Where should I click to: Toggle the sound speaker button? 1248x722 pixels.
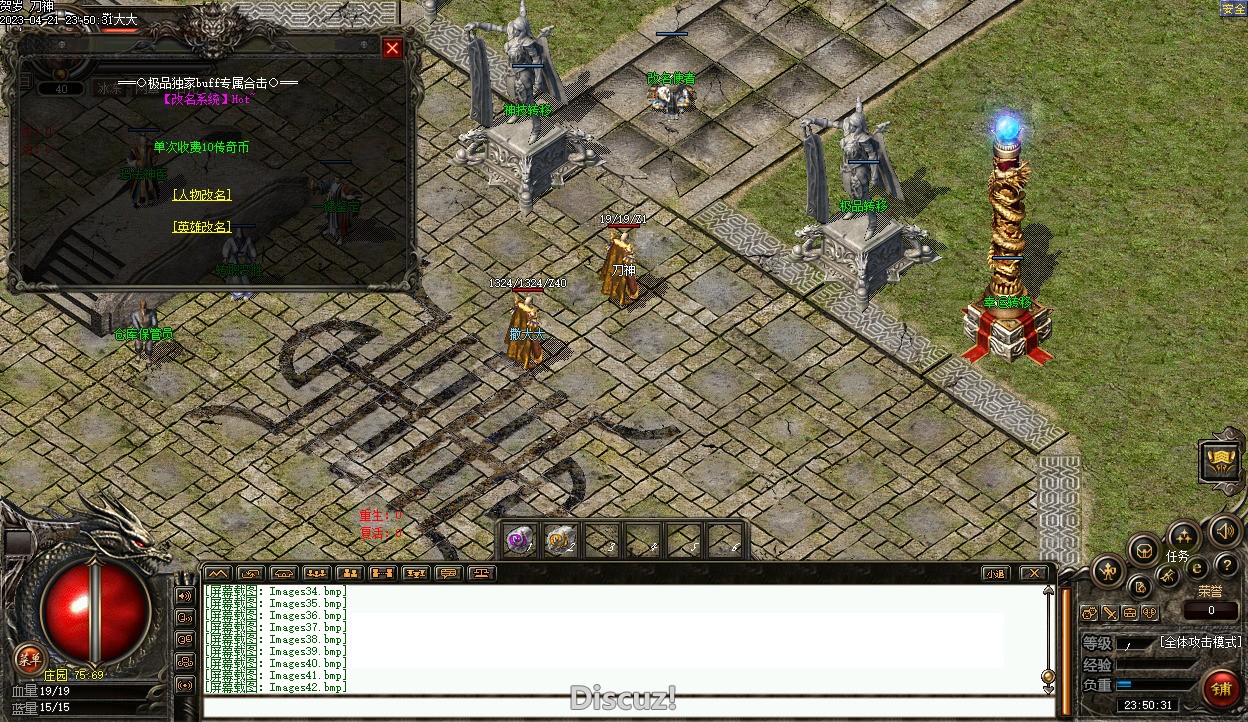click(x=1224, y=531)
